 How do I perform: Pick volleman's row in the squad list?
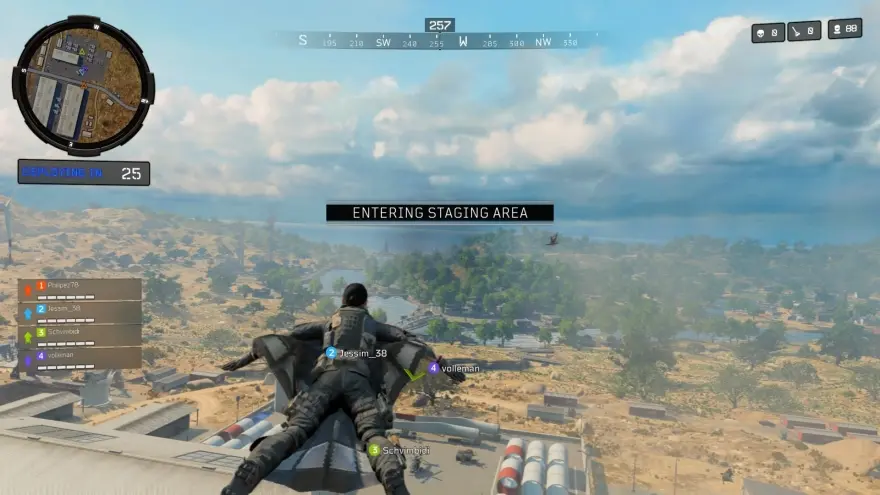(x=80, y=357)
